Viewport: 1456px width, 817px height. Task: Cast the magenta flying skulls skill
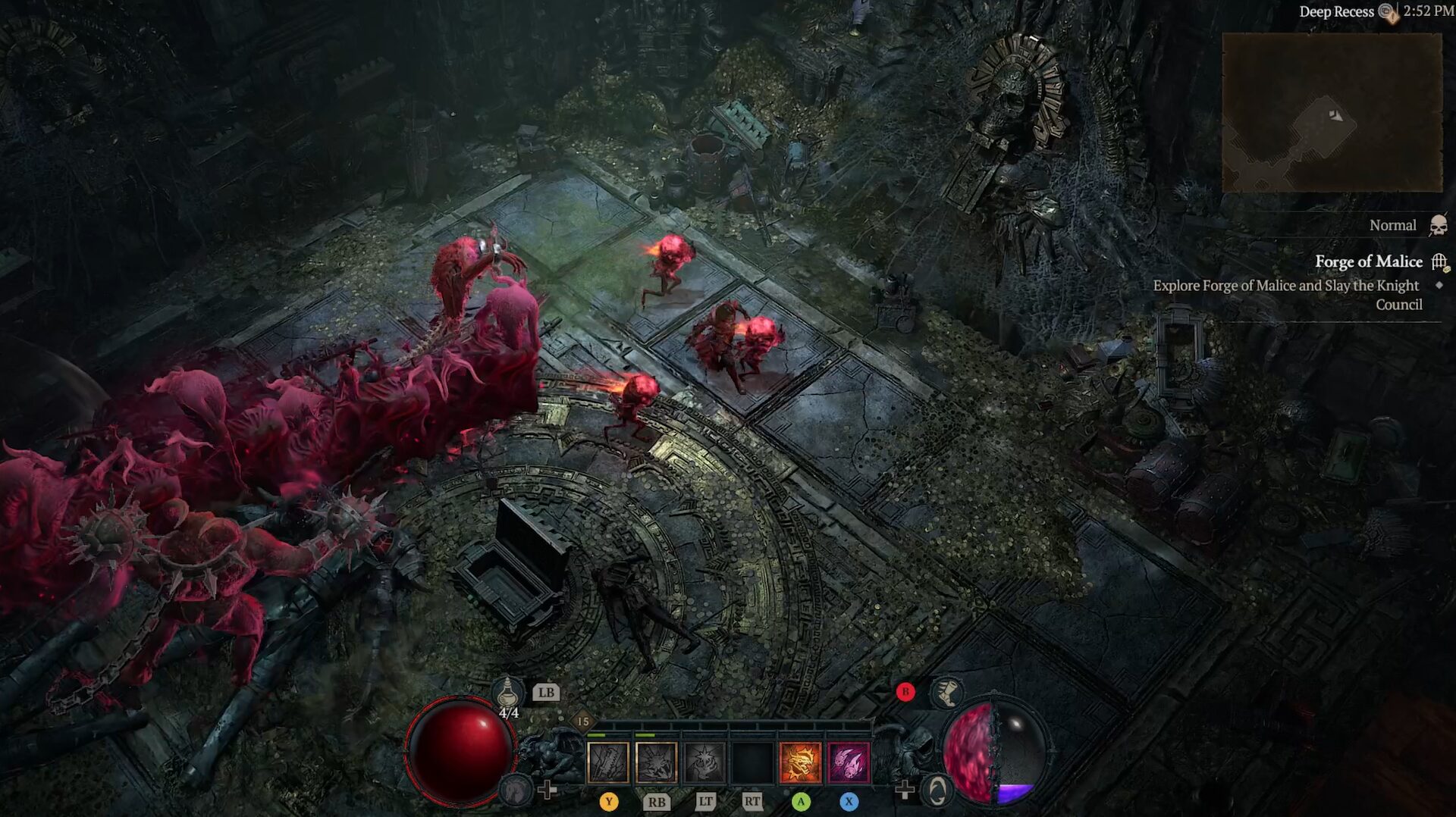tap(849, 762)
